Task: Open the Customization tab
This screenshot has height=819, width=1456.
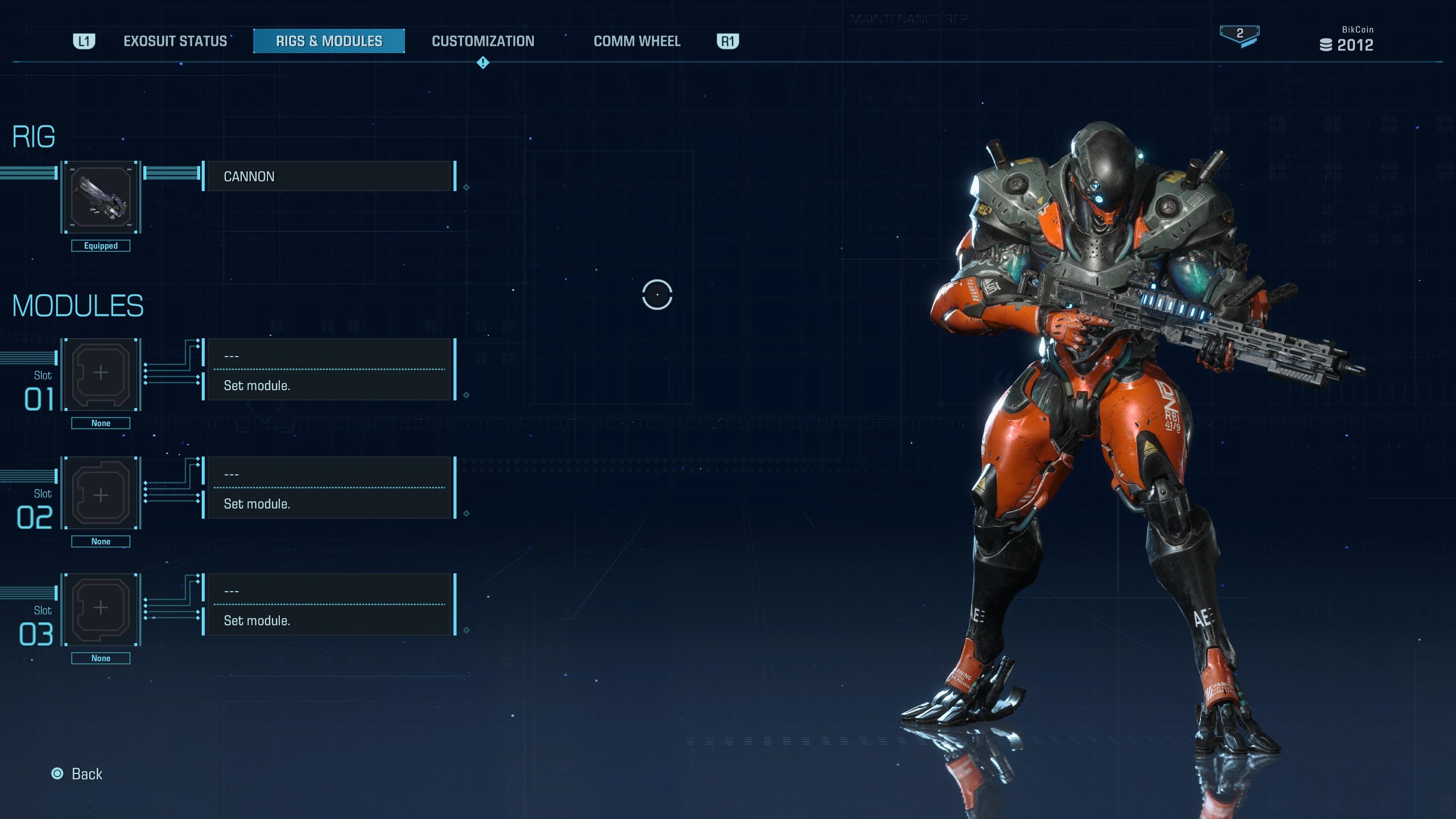Action: [483, 41]
